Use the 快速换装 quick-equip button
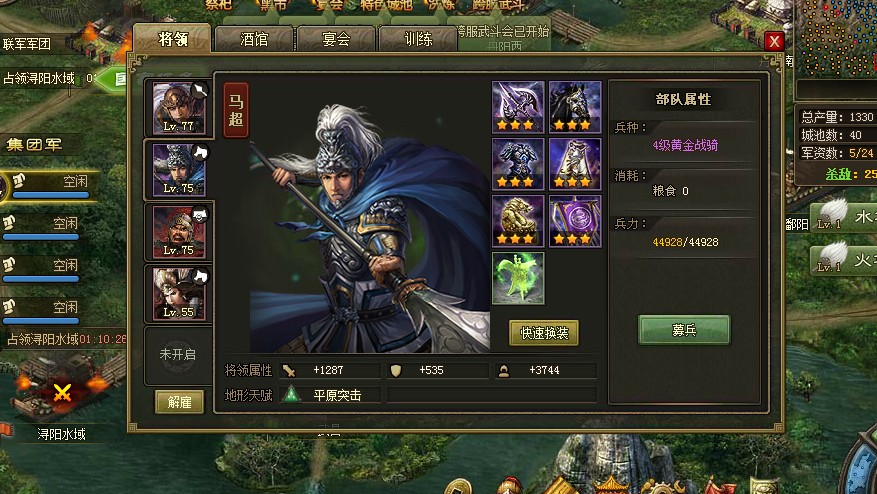The width and height of the screenshot is (877, 494). coord(543,333)
